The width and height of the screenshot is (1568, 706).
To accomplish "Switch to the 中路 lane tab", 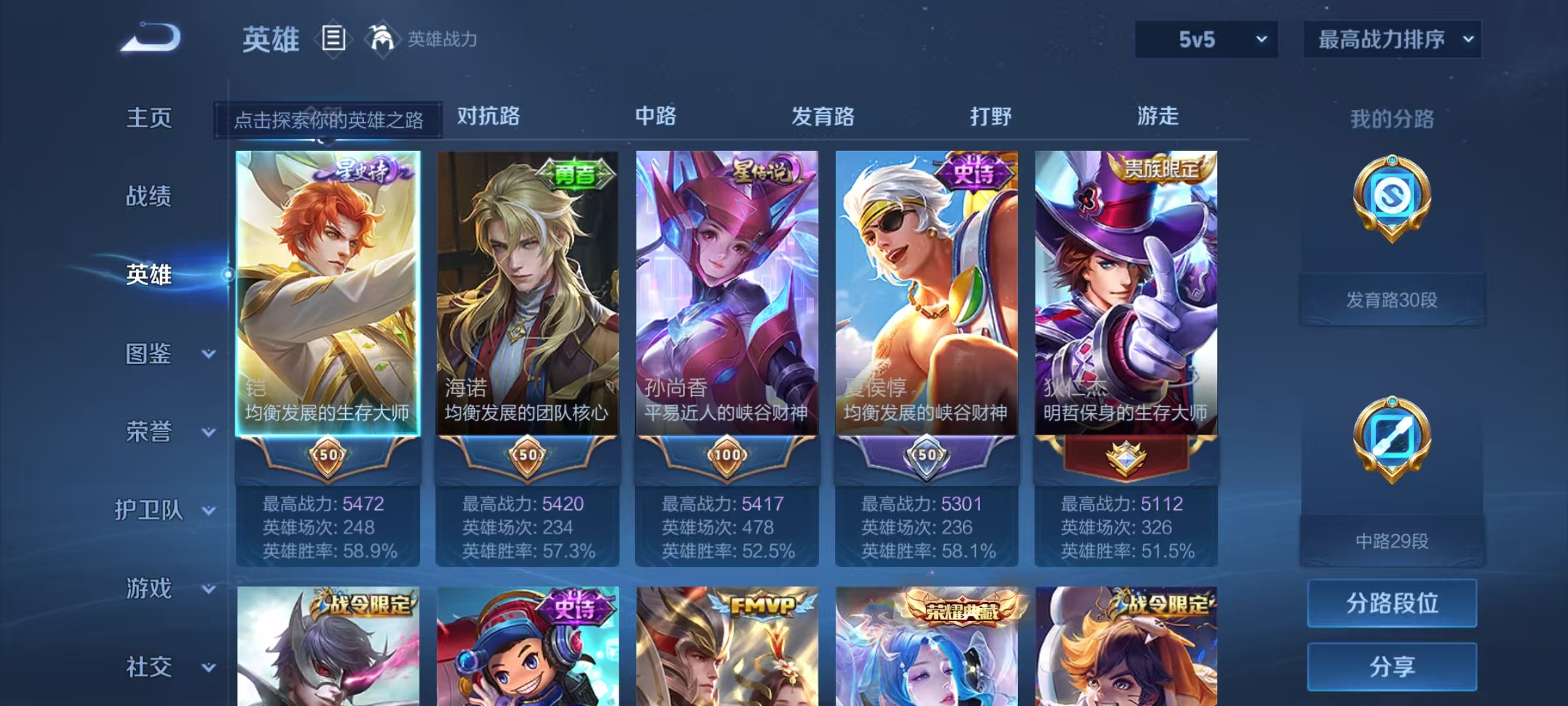I will pyautogui.click(x=655, y=116).
